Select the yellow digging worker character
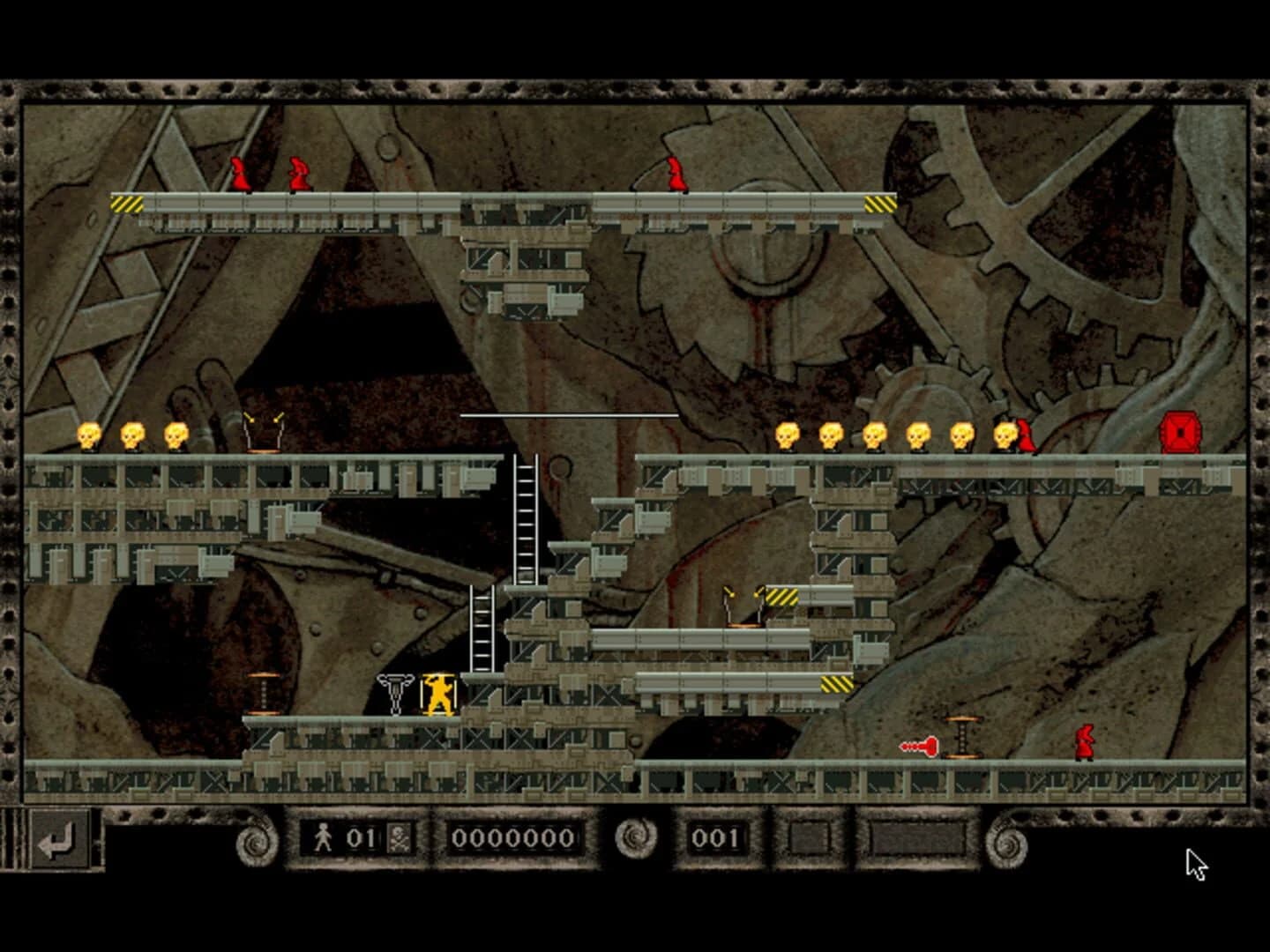Screen dimensions: 1270x952 441,696
